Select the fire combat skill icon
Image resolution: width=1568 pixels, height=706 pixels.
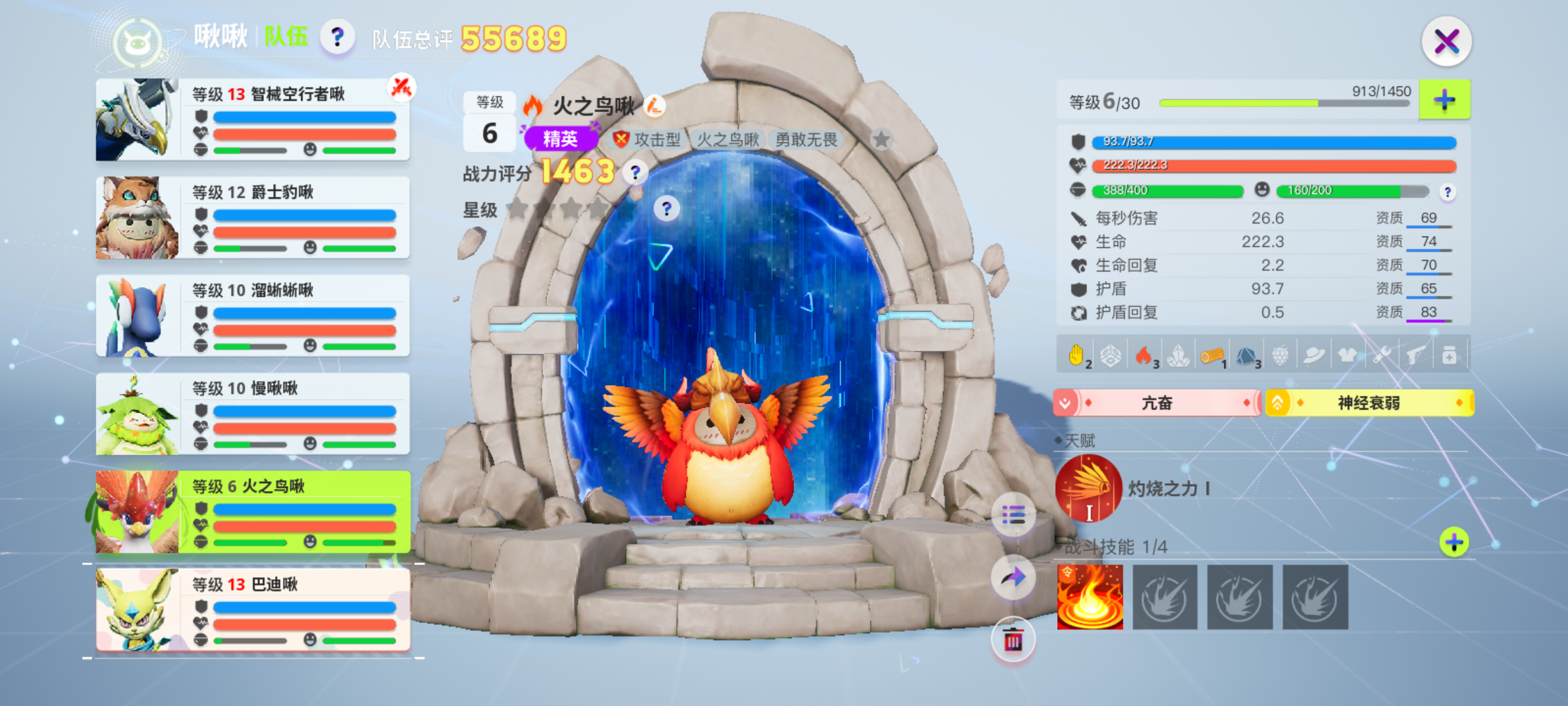1090,597
